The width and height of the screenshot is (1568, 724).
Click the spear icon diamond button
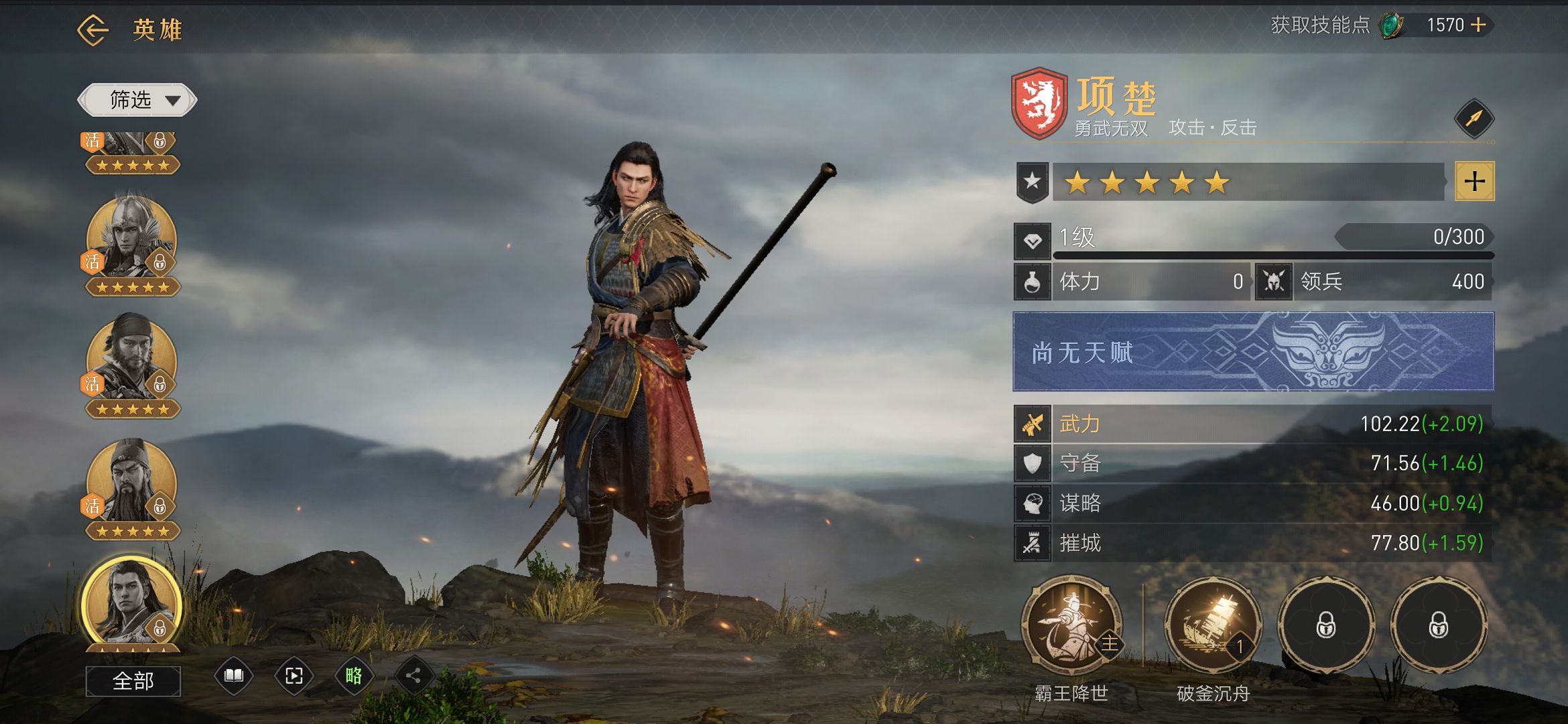(x=1474, y=119)
